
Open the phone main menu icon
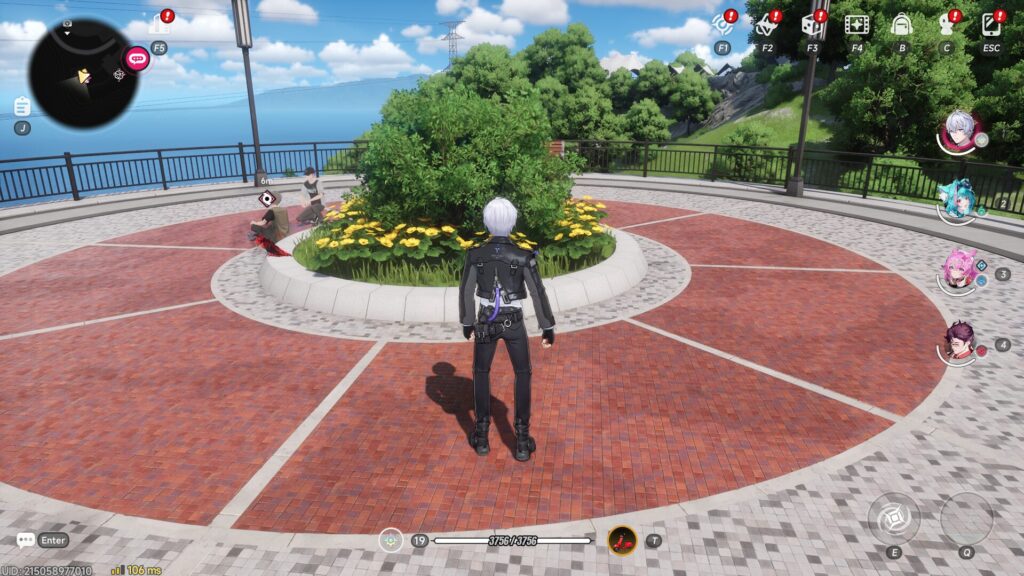(991, 24)
